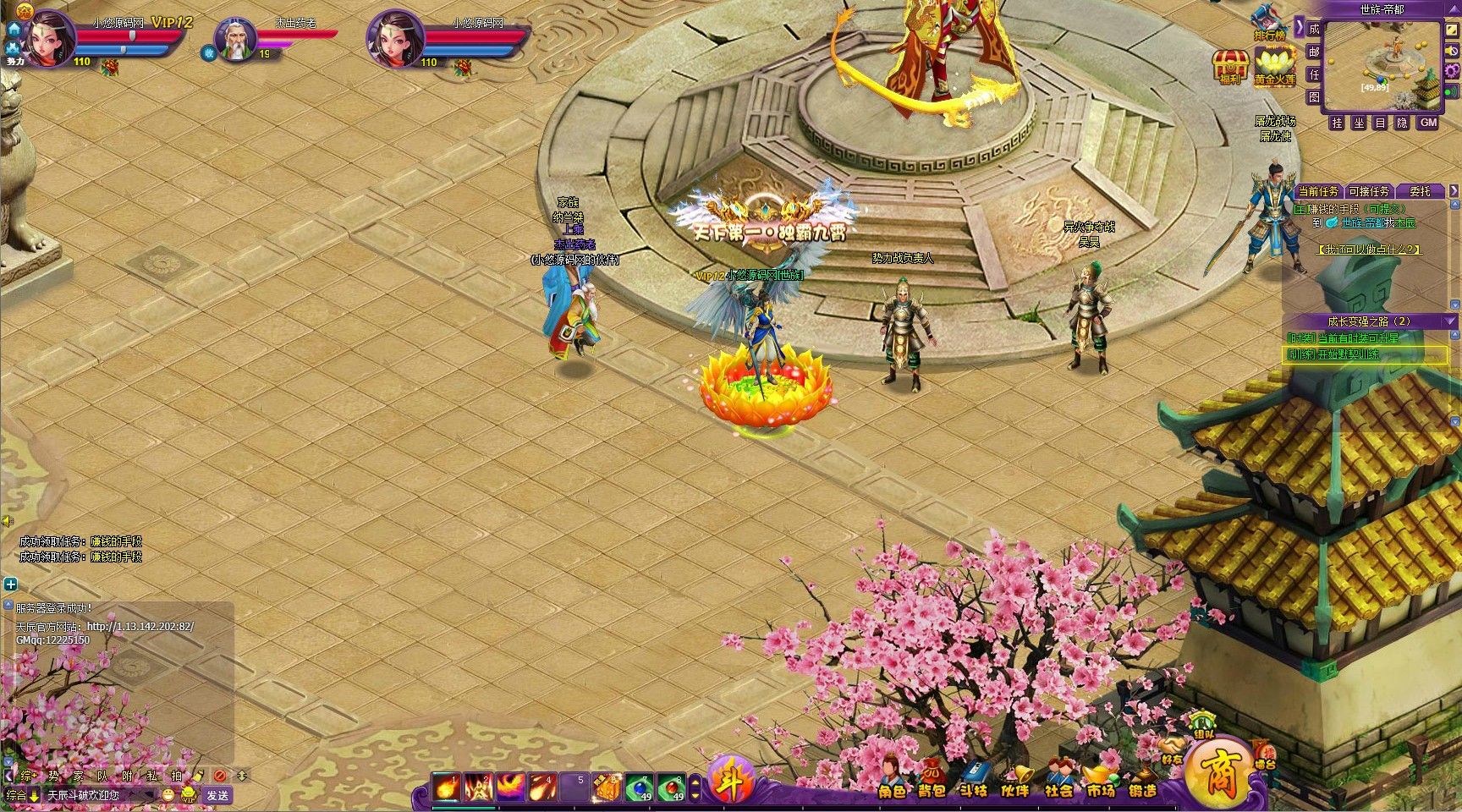Open the 排行榜 ranking scroll
This screenshot has width=1462, height=812.
coord(1267,21)
